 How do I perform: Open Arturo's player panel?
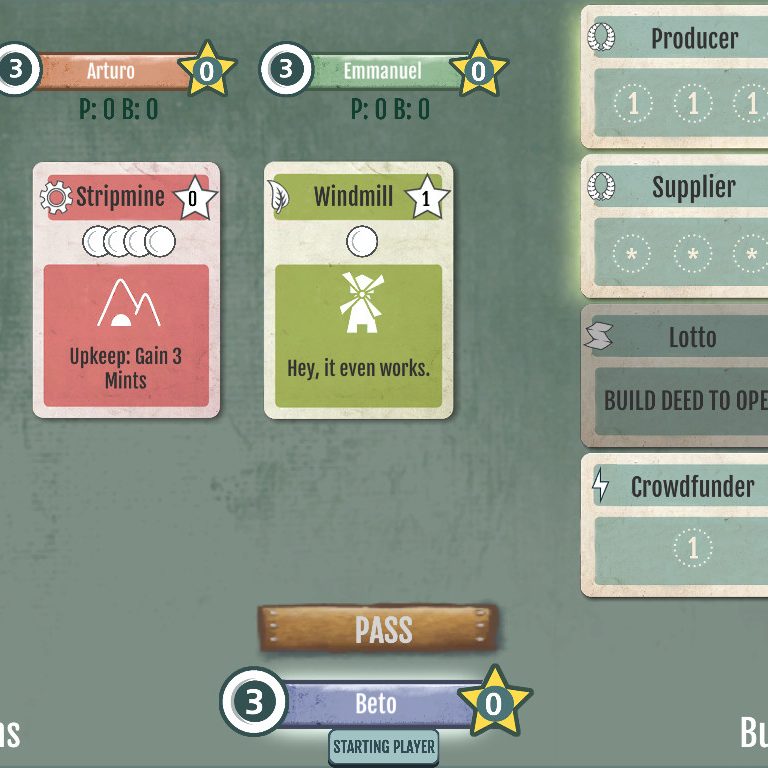(110, 71)
